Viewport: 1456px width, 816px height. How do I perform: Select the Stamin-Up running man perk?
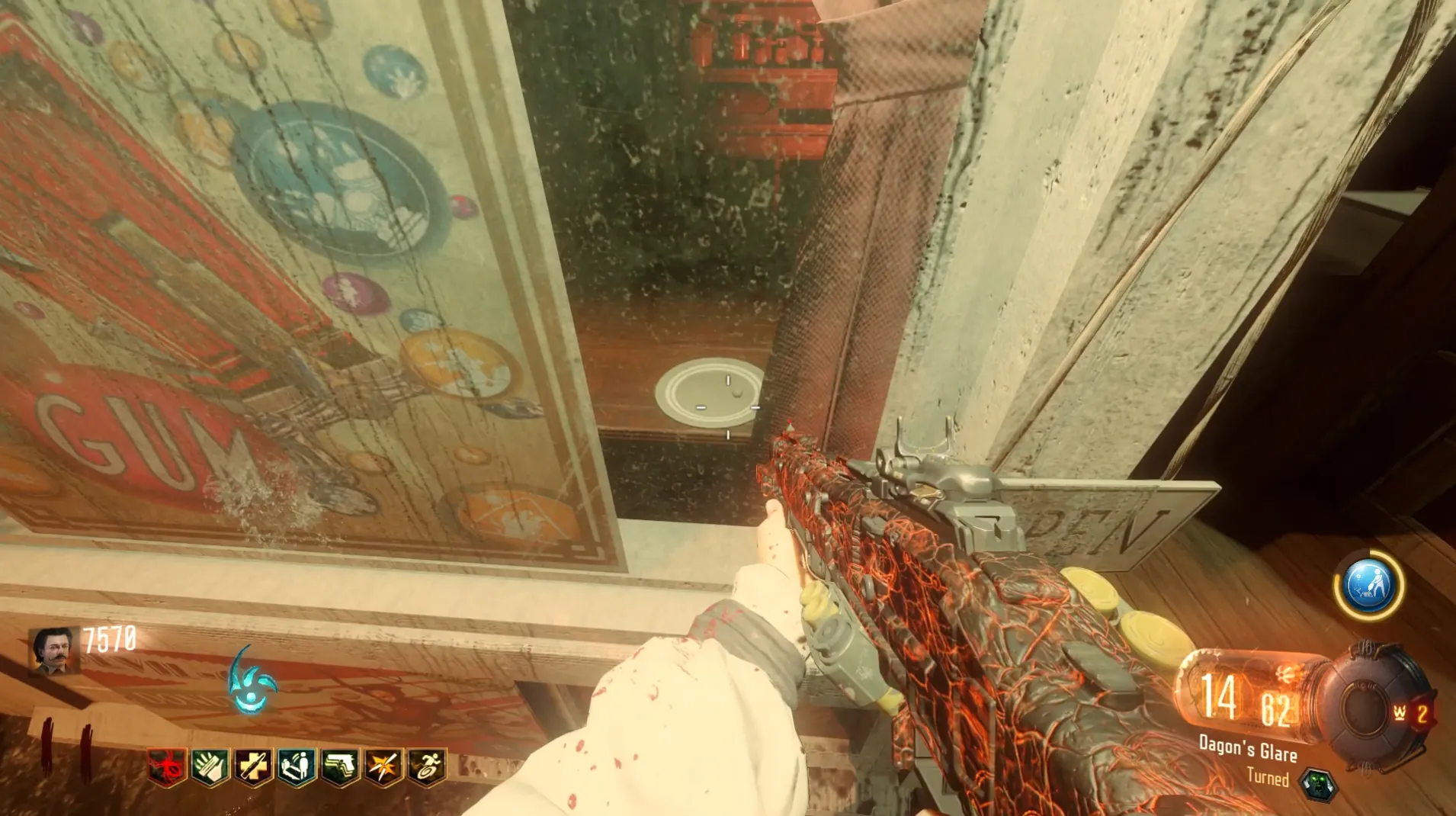tap(427, 766)
